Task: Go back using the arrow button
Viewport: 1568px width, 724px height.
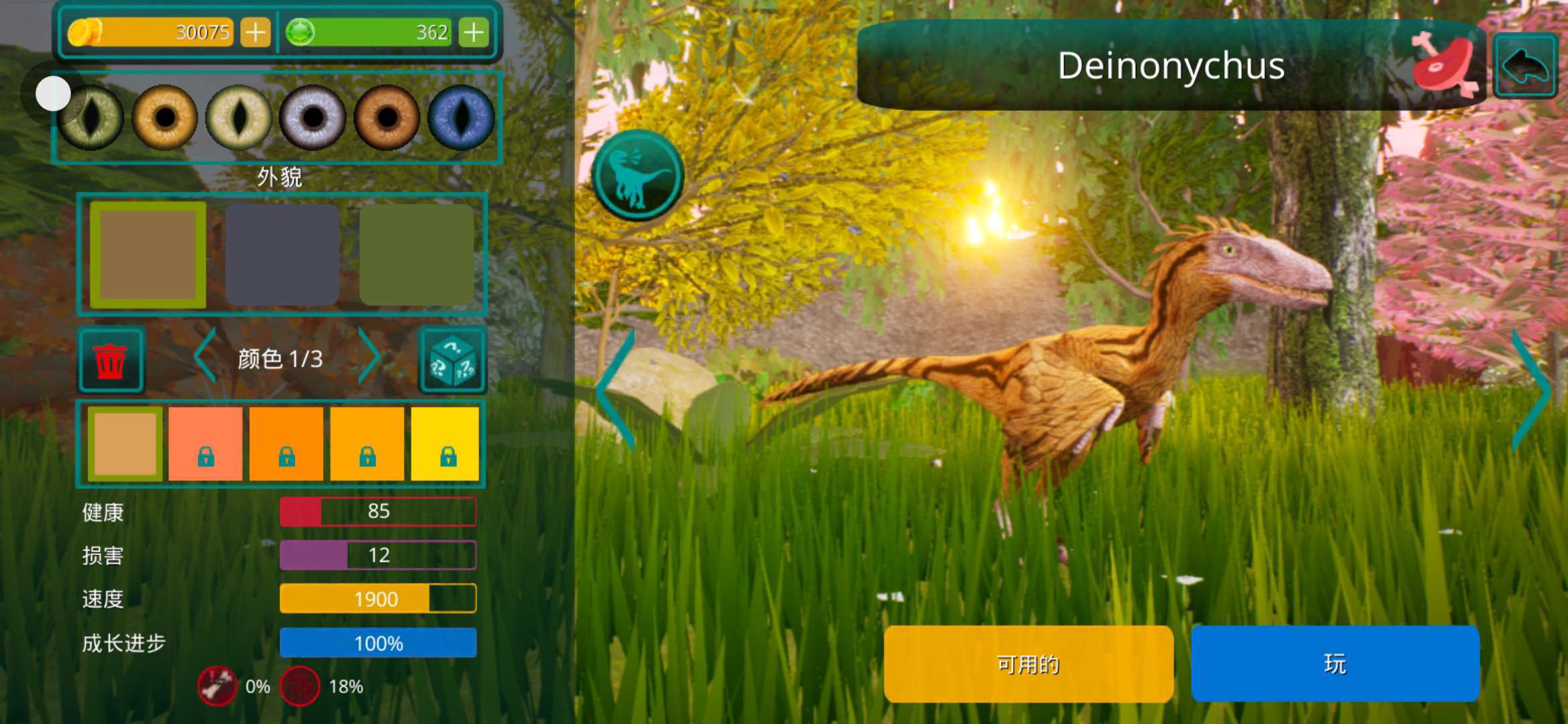Action: coord(1525,66)
